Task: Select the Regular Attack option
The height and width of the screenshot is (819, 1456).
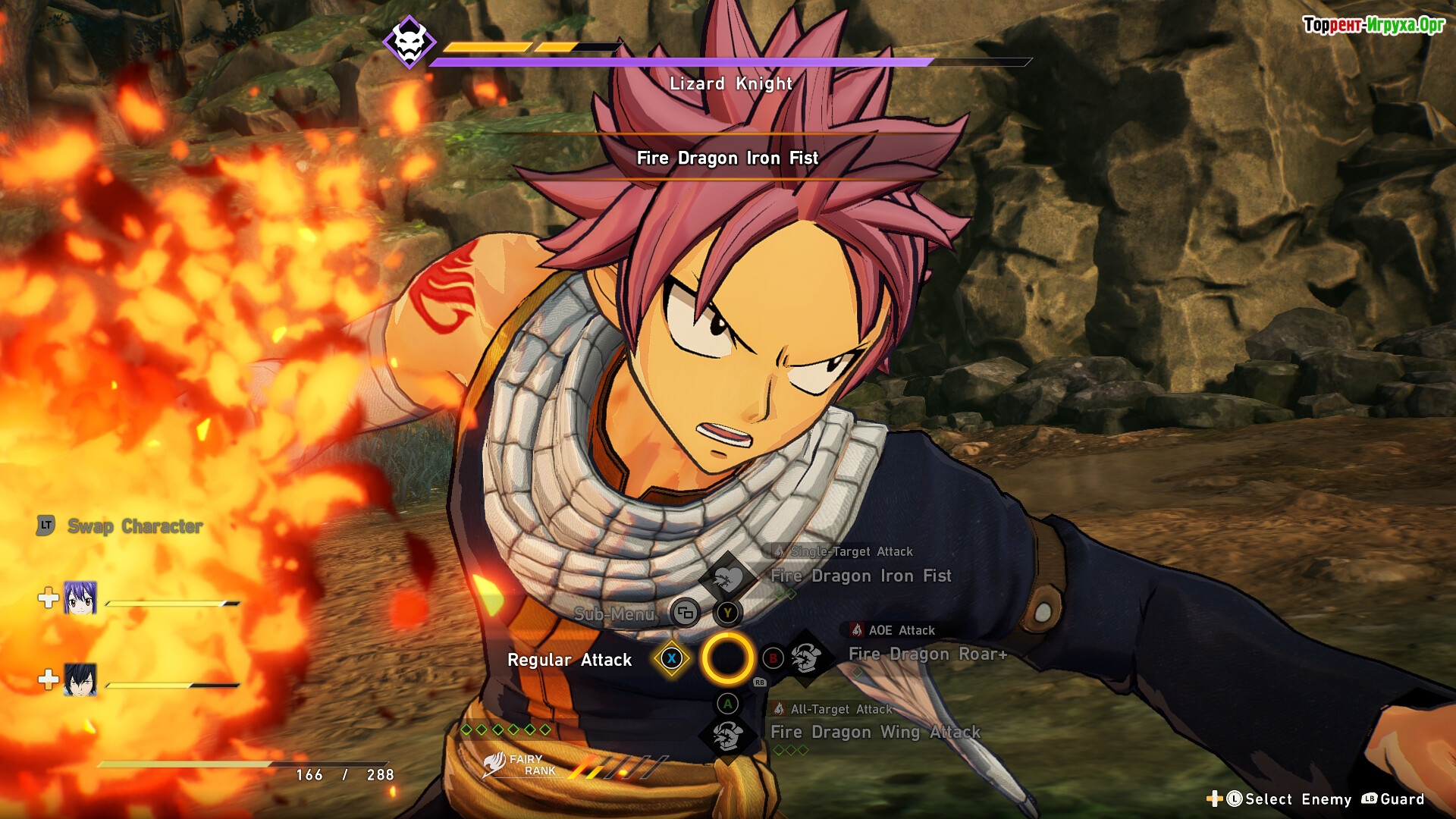Action: (570, 660)
